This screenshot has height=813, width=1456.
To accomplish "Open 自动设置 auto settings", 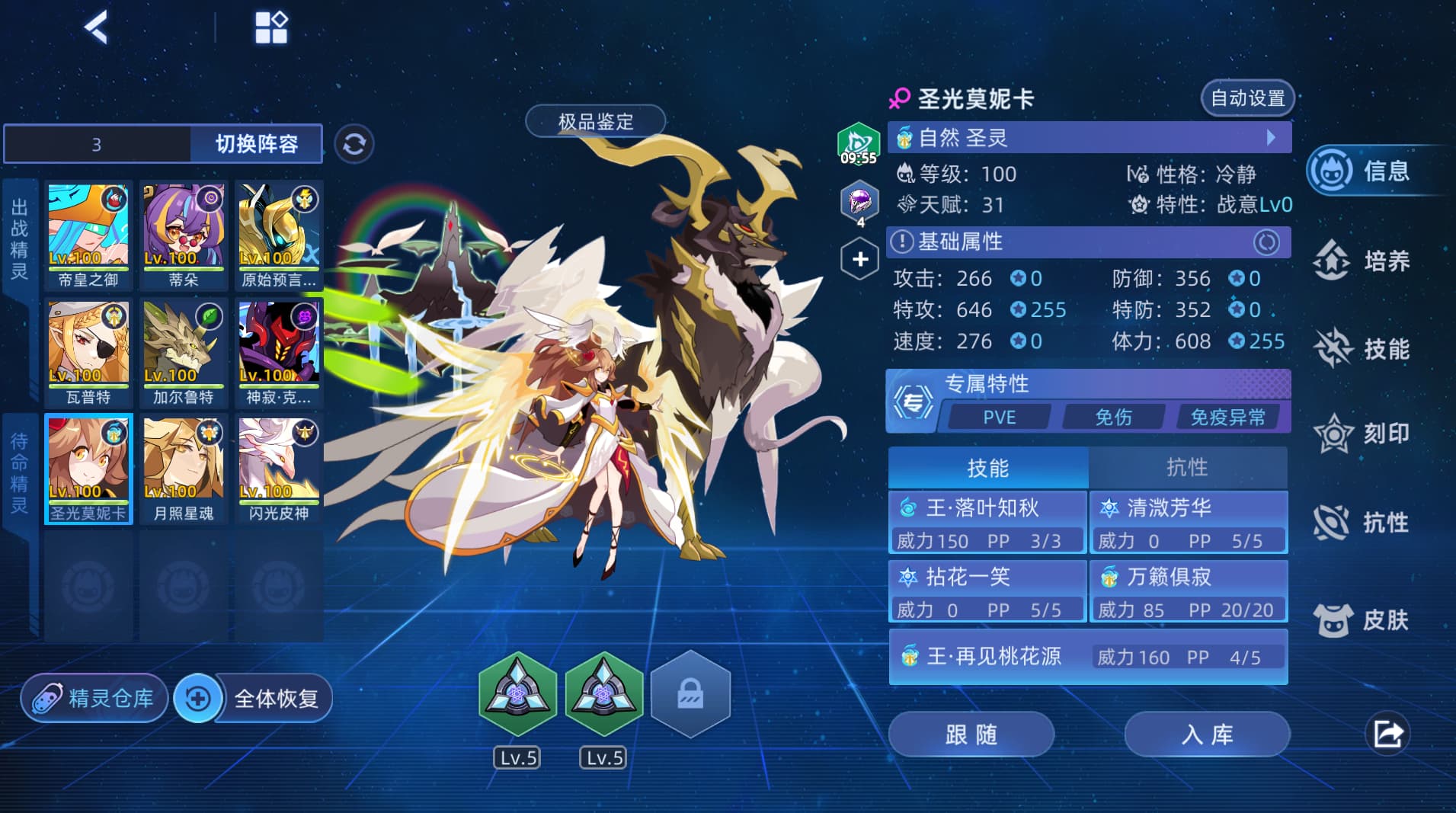I will 1247,98.
